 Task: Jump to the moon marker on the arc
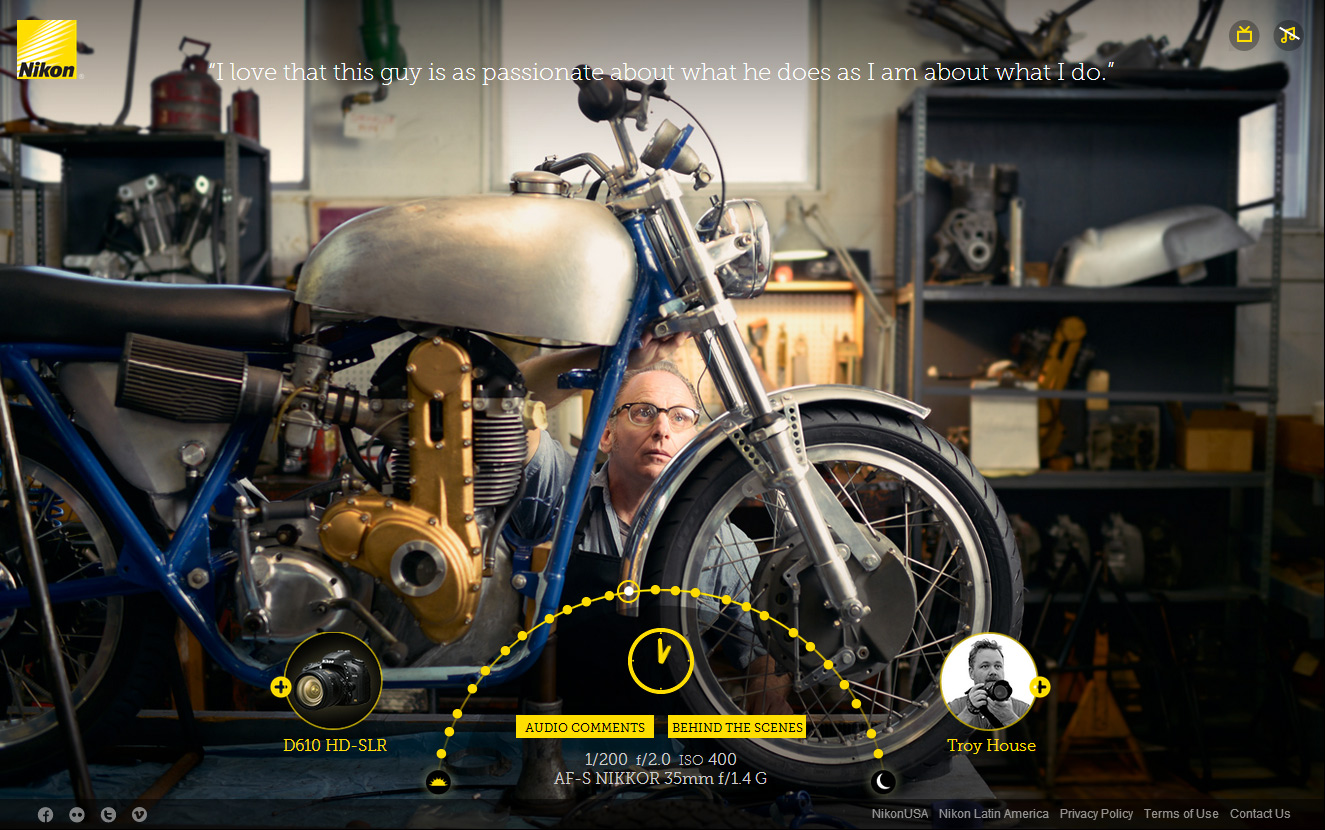click(x=882, y=781)
